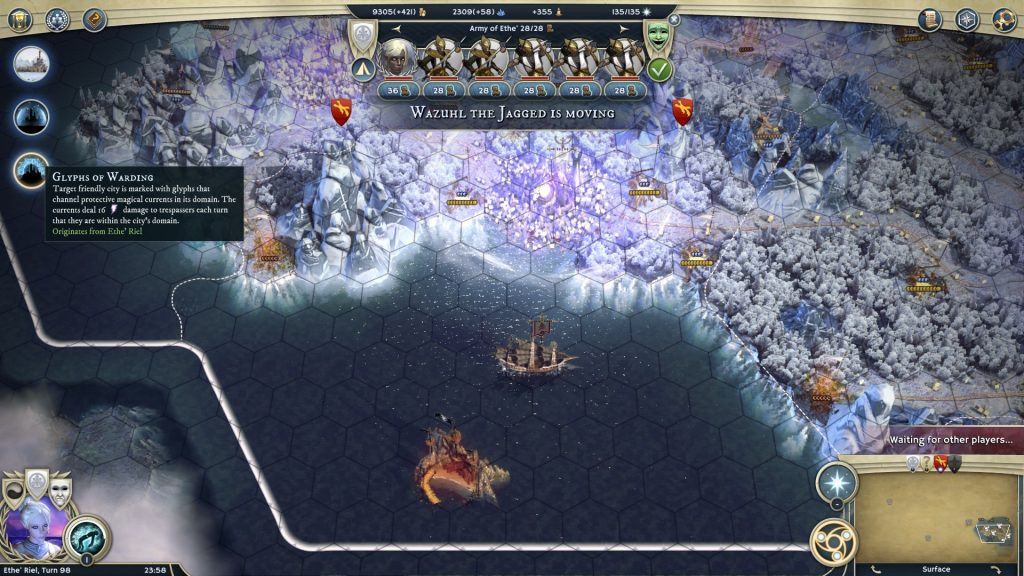Confirm with the green checkmark button

click(658, 69)
